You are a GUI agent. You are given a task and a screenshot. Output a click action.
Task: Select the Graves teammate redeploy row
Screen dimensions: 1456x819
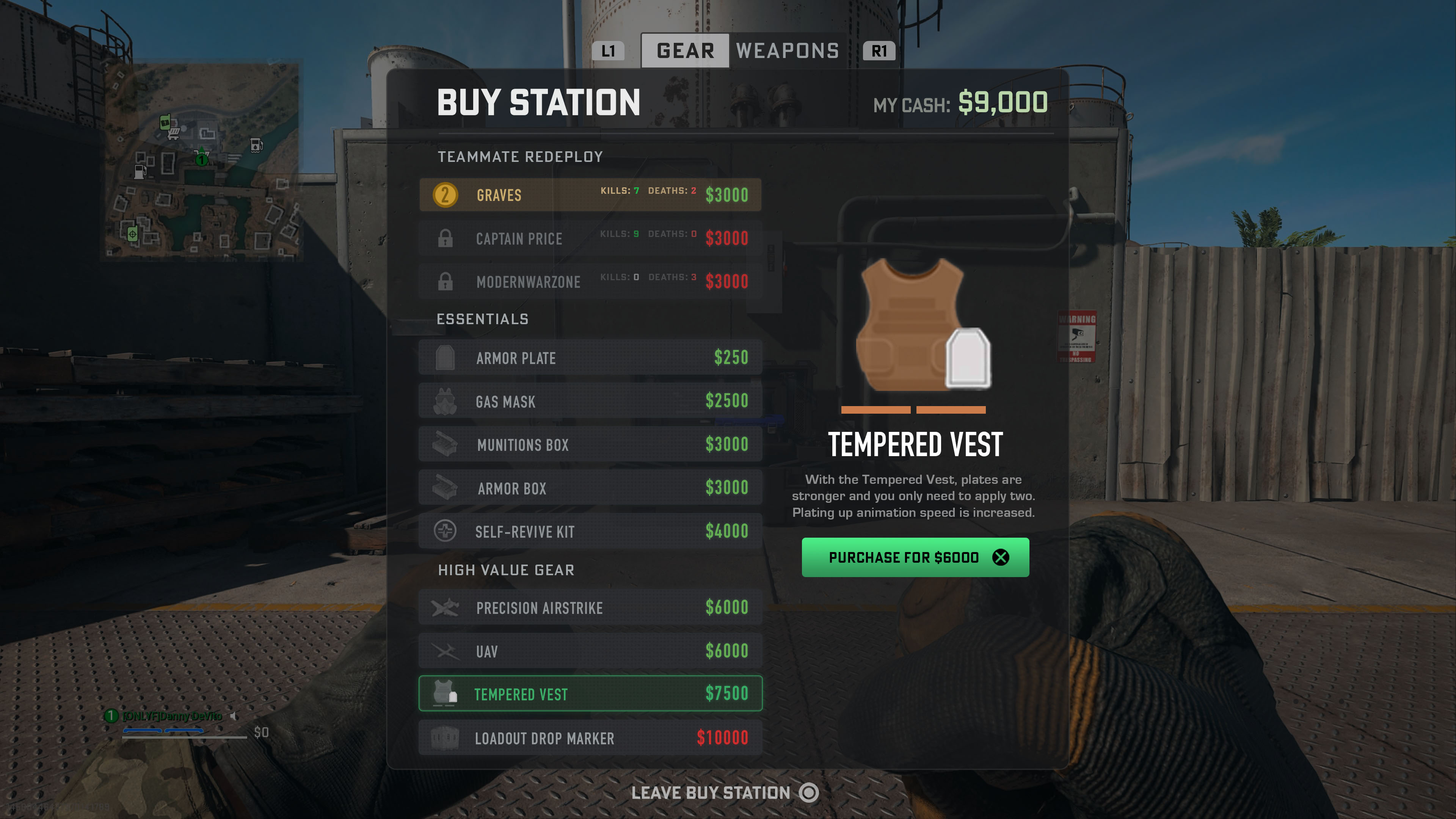tap(590, 195)
